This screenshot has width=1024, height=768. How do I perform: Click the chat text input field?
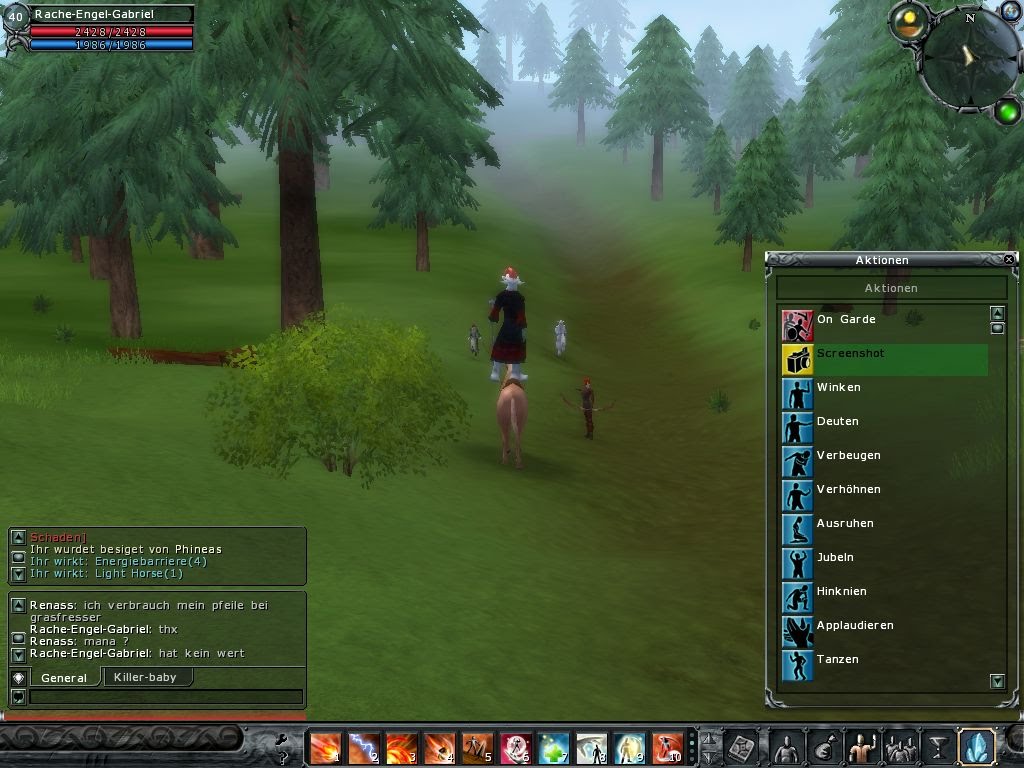pos(165,697)
